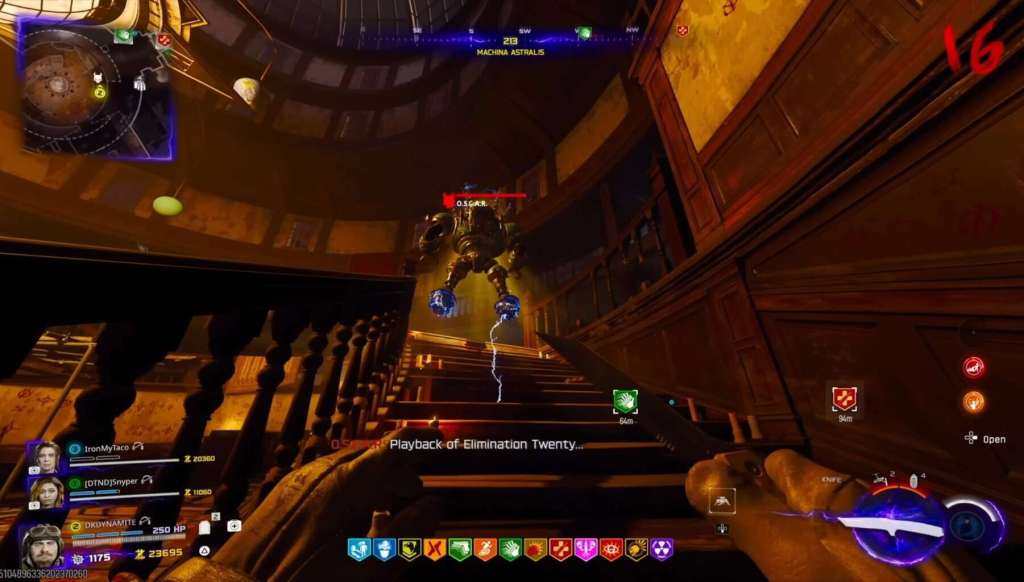Select IronMyTaco's squad portrait
The image size is (1024, 582).
[47, 457]
